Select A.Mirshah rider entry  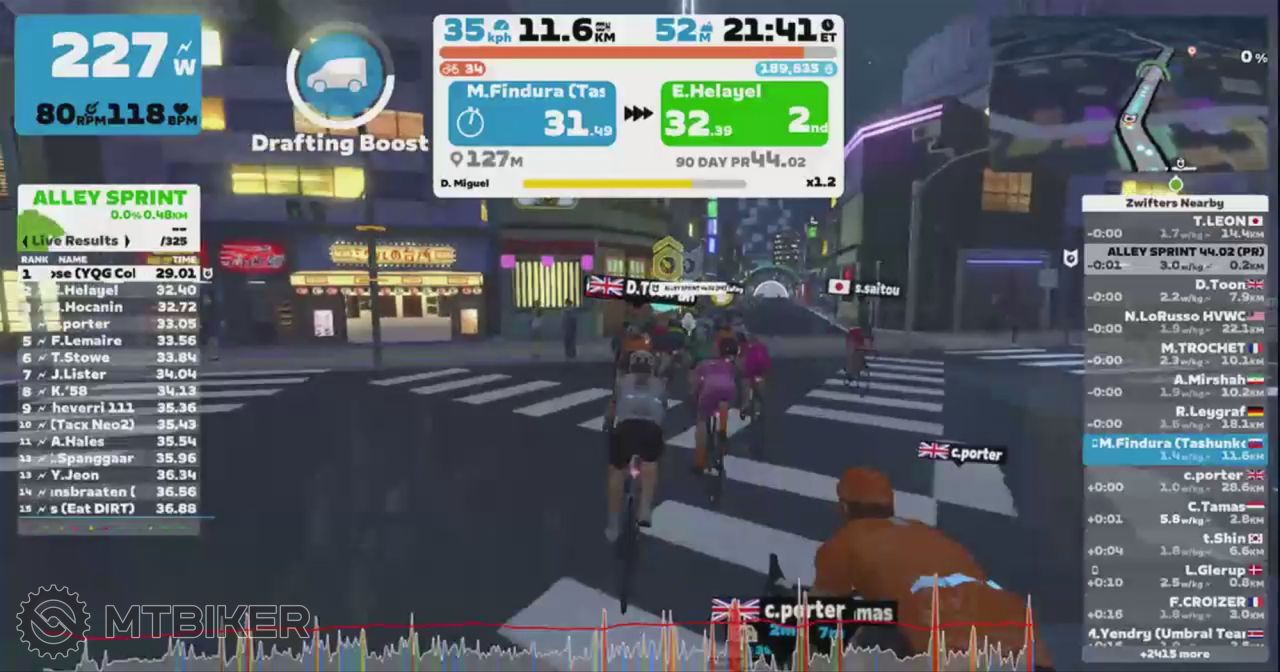(1174, 386)
